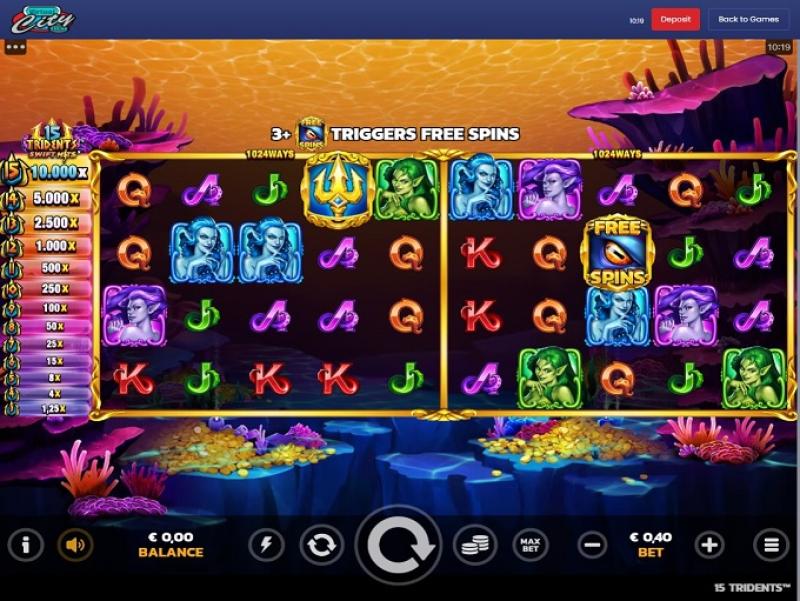Open the game info button

click(25, 545)
